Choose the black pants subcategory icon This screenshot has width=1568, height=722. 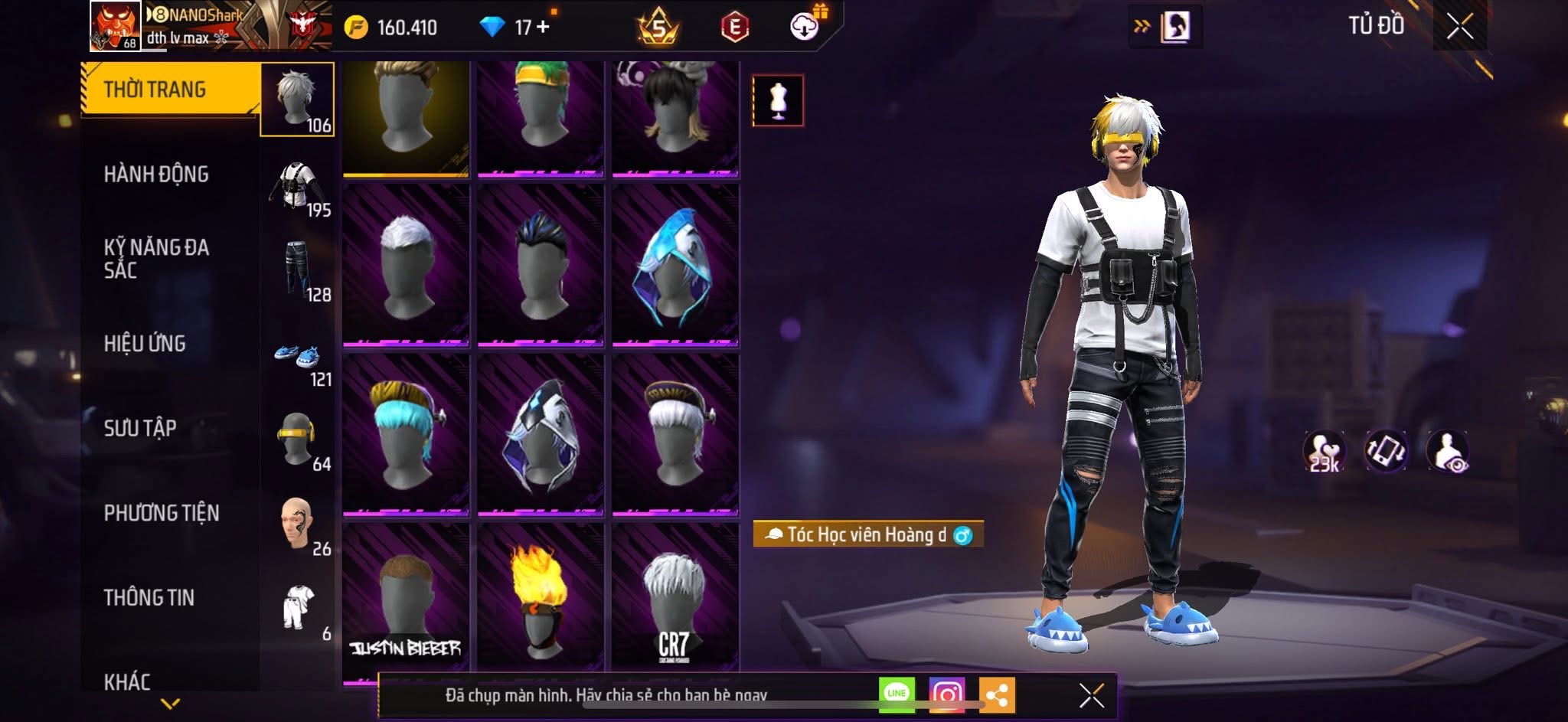[x=297, y=268]
